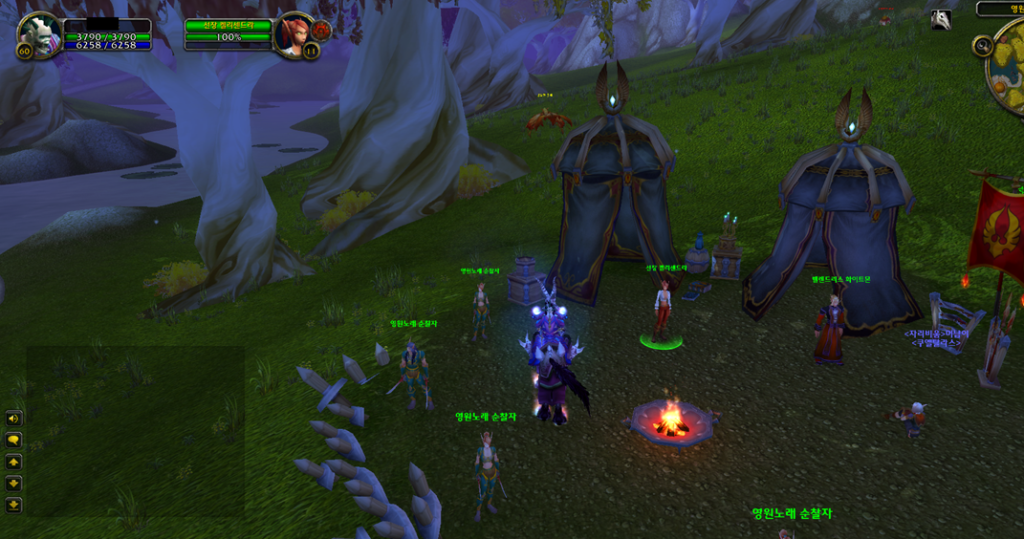Open the chat speech bubble menu
The image size is (1024, 539).
tap(14, 440)
